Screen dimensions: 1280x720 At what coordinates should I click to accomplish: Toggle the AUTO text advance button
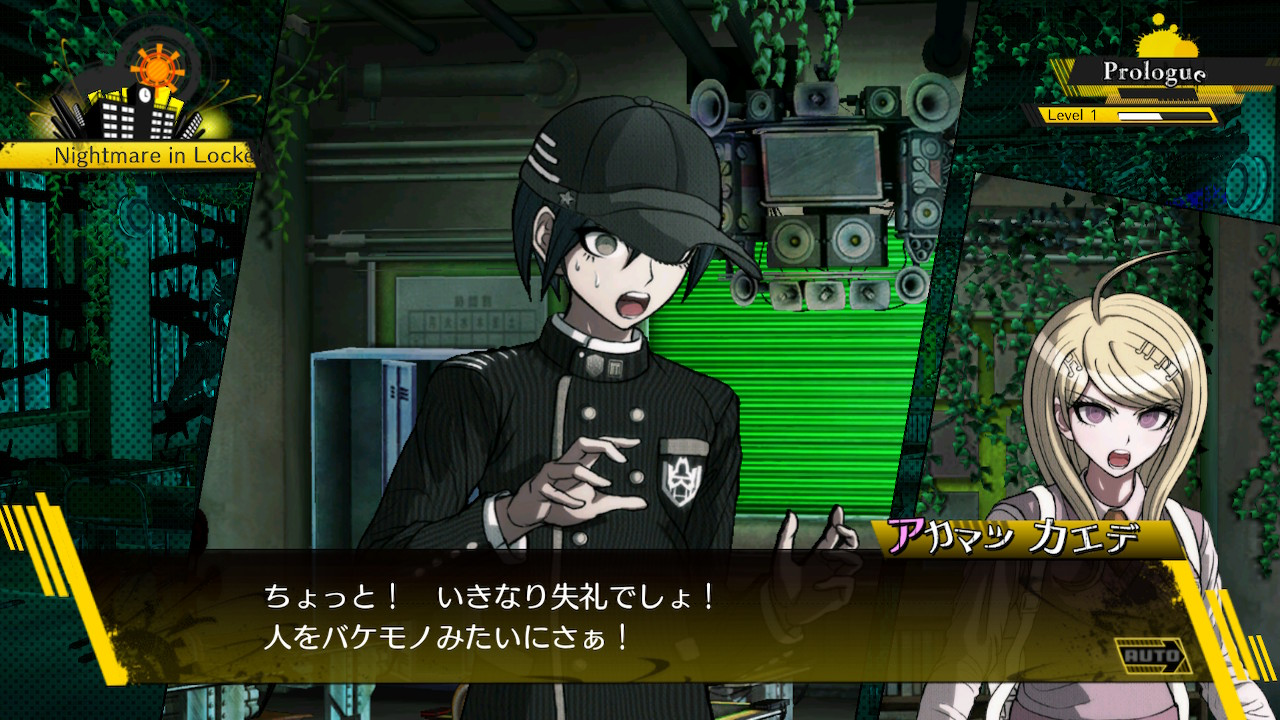(x=1153, y=657)
